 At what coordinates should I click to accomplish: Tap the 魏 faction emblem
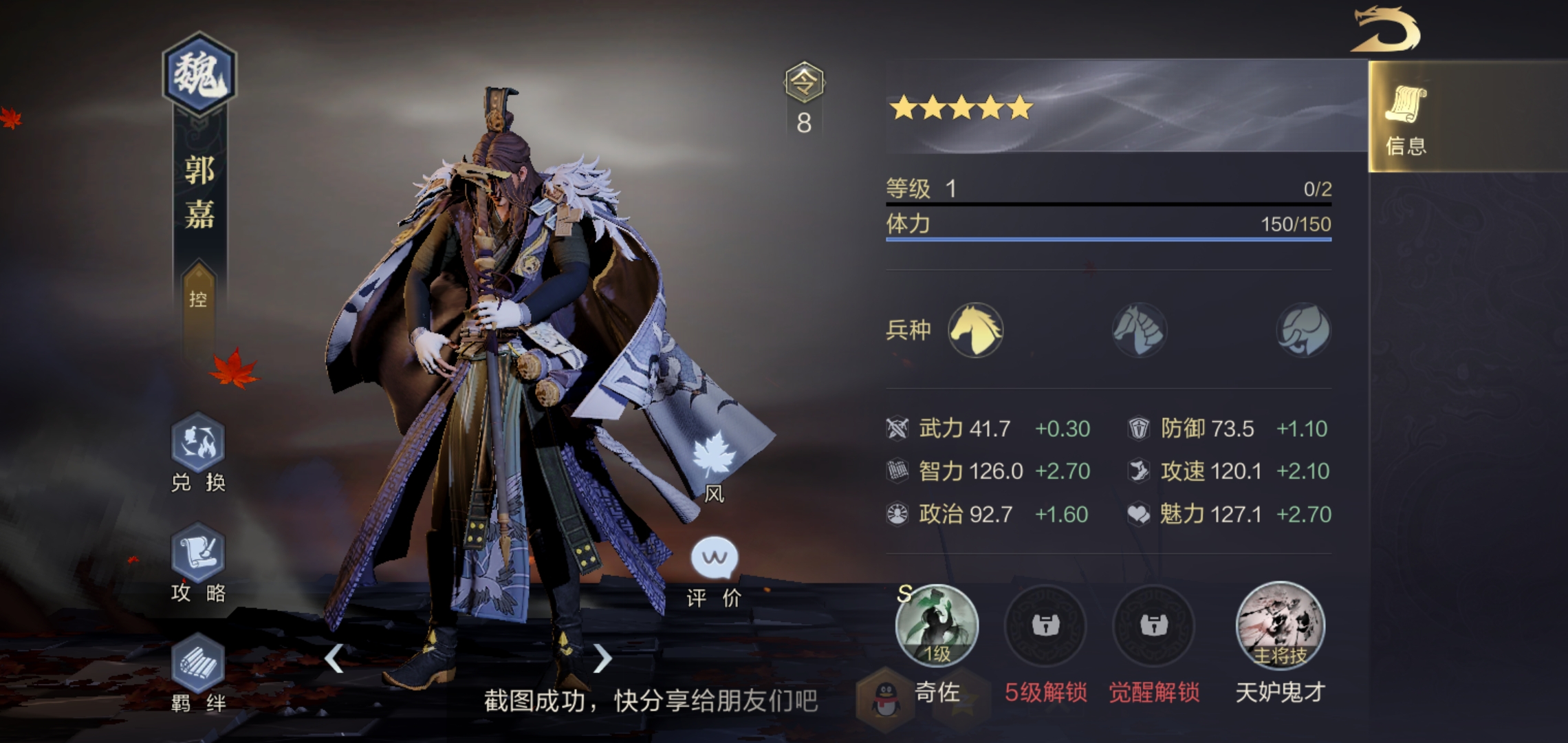pyautogui.click(x=199, y=74)
